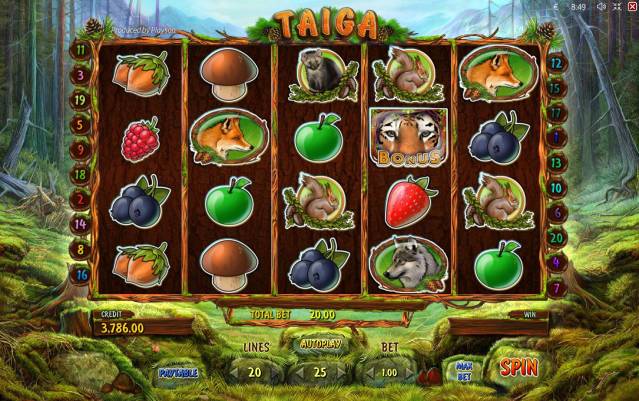639x401 pixels.
Task: Choose payline number 16 marker
Action: 79,274
